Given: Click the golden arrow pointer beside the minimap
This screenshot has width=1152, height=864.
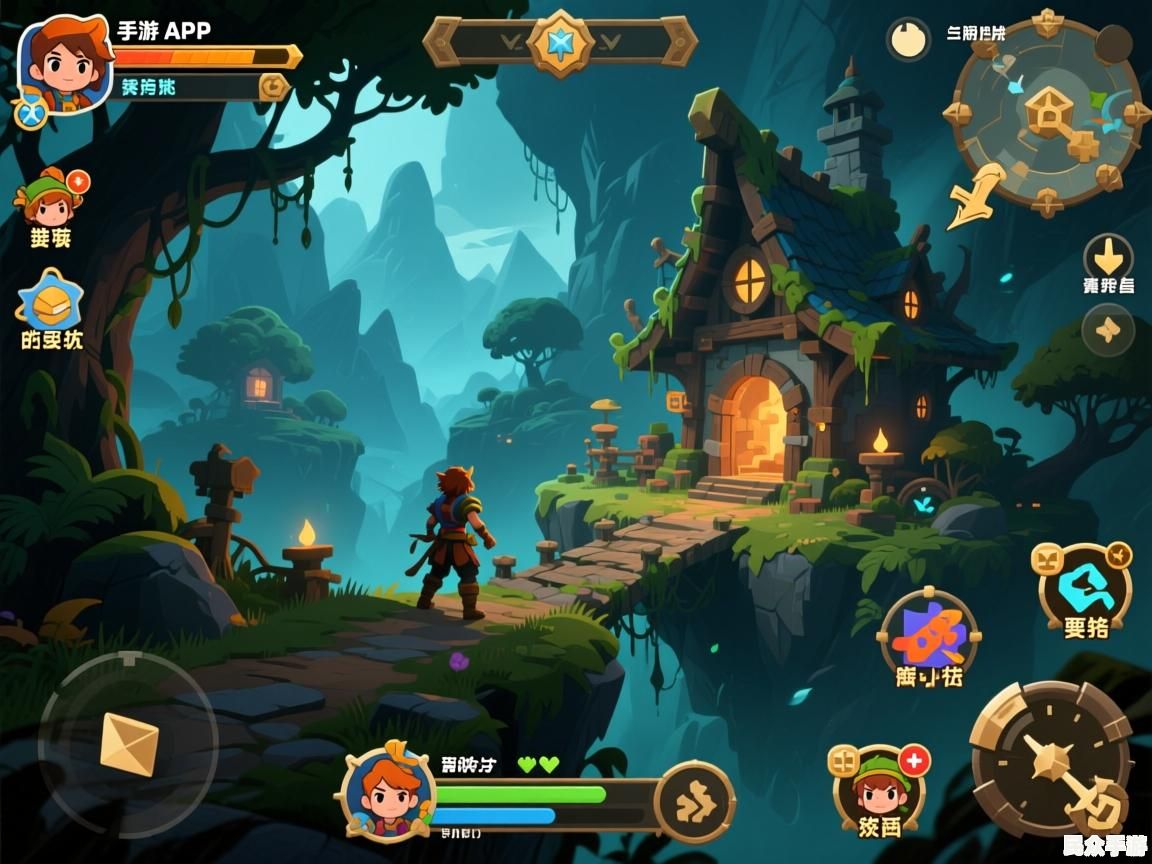Looking at the screenshot, I should coord(975,197).
